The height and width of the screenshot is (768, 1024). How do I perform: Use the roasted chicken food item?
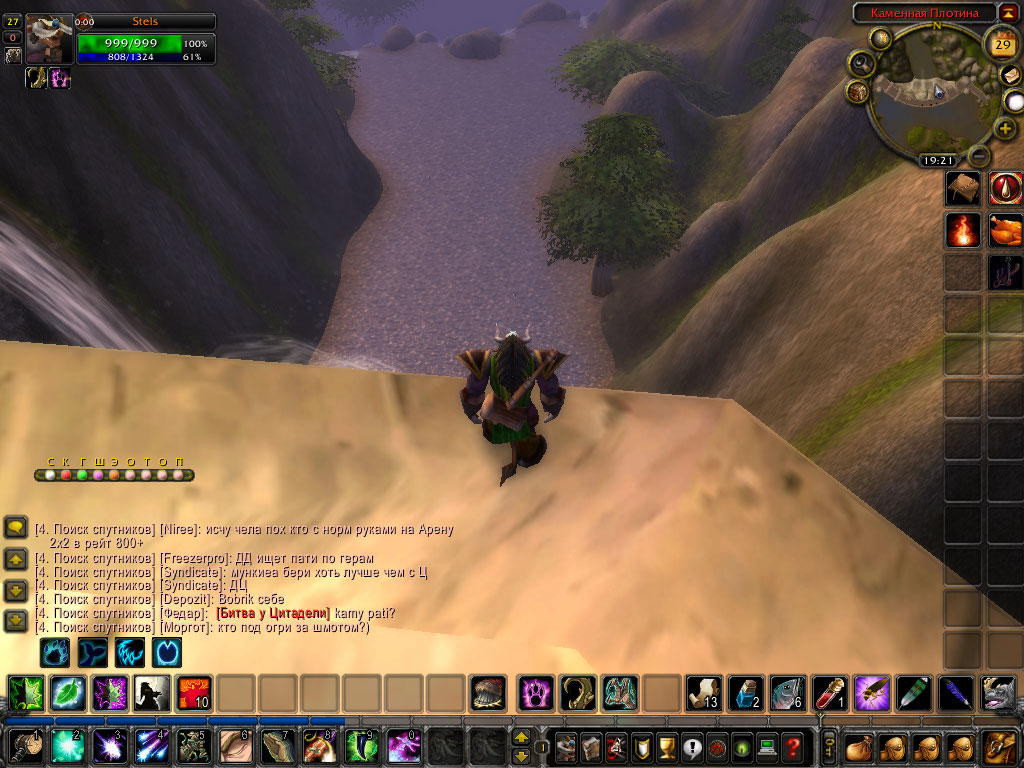click(1005, 230)
